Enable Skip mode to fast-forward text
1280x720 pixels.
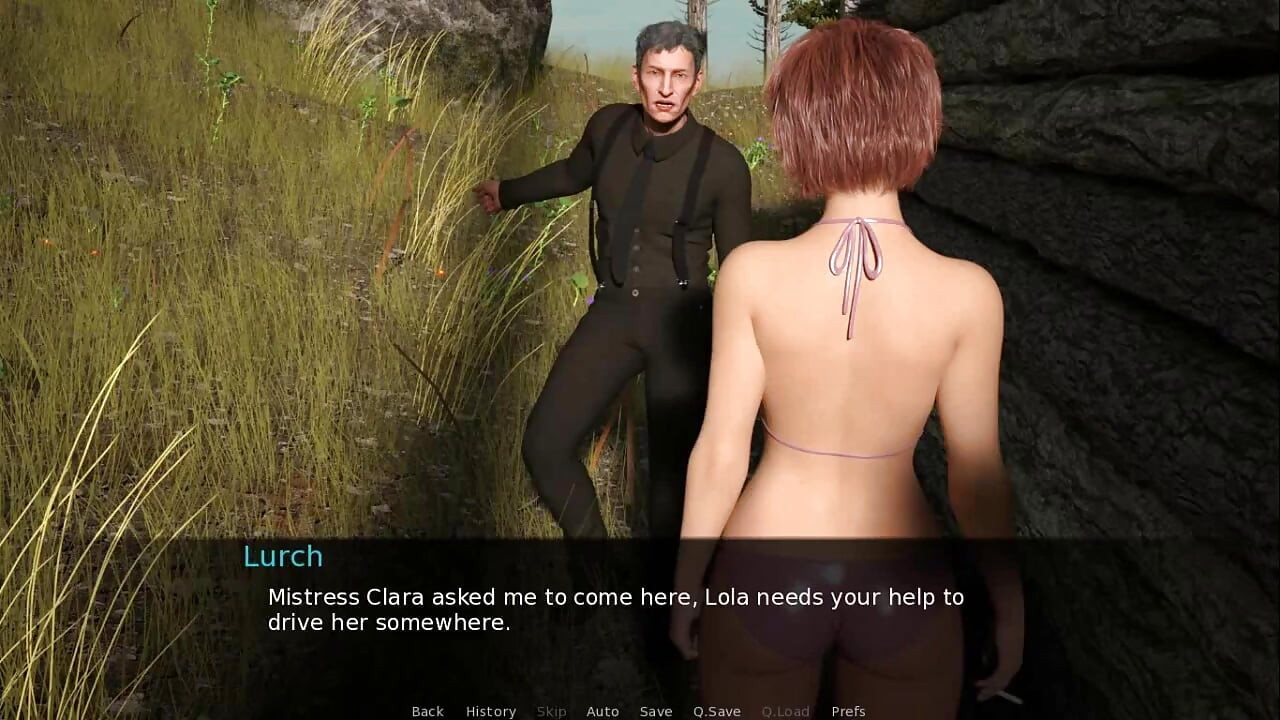click(x=551, y=711)
